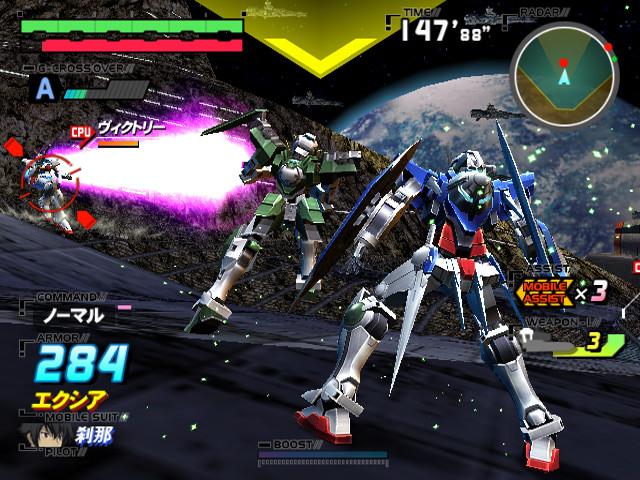This screenshot has height=480, width=640.
Task: Select the Mobile Assist icon
Action: (541, 291)
